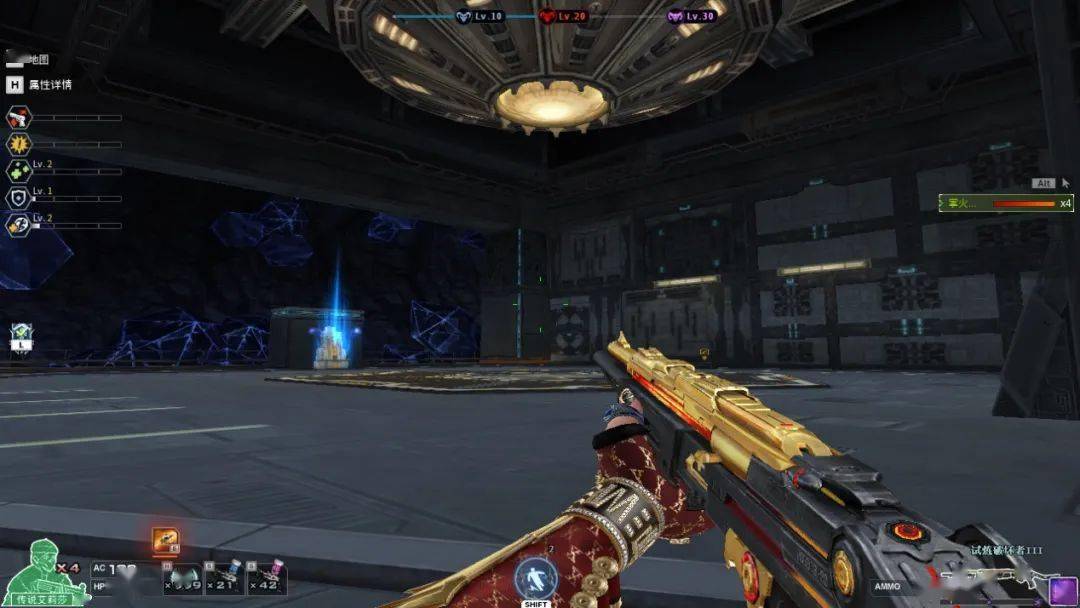
Task: Select the red Lv.20 boss stage marker
Action: (547, 16)
